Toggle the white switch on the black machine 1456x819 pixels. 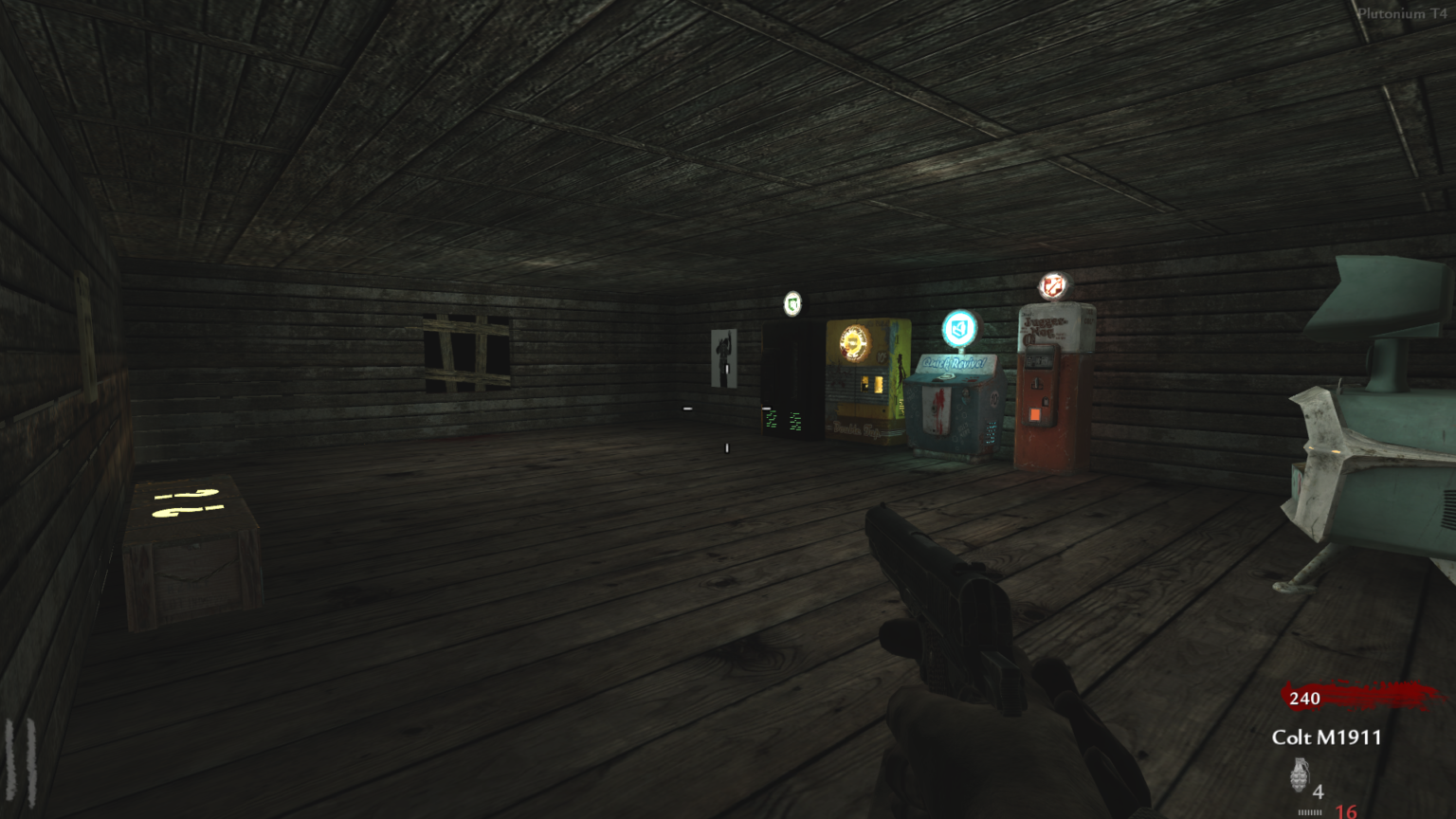767,407
